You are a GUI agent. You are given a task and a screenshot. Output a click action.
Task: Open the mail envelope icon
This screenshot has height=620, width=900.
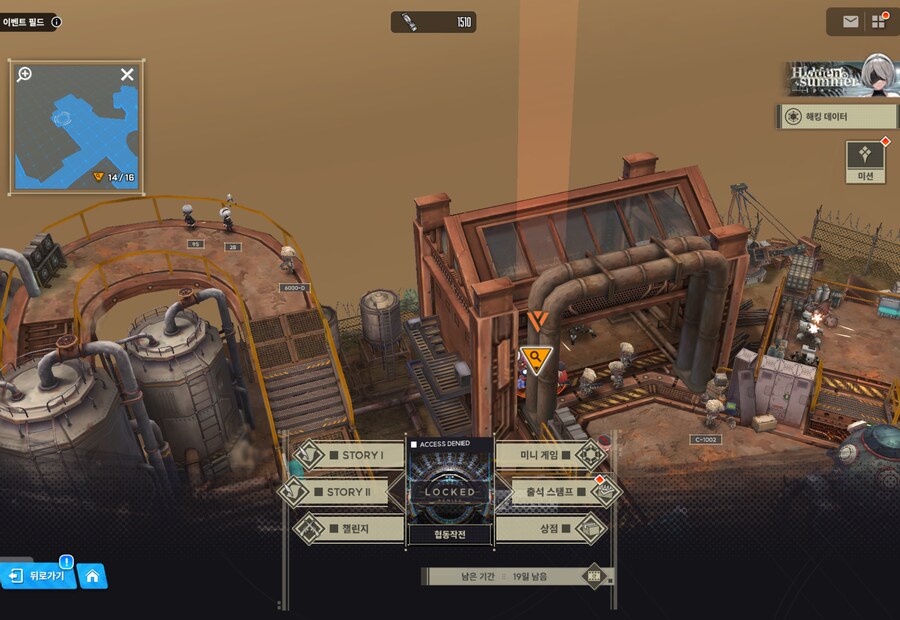(x=850, y=21)
